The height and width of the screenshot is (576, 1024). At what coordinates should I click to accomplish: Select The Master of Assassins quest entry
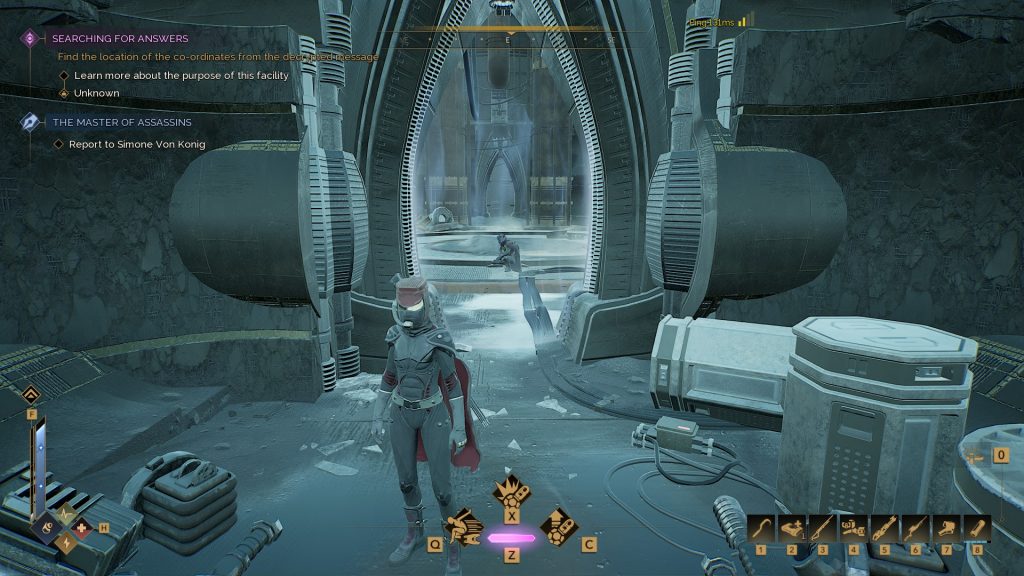click(x=121, y=122)
